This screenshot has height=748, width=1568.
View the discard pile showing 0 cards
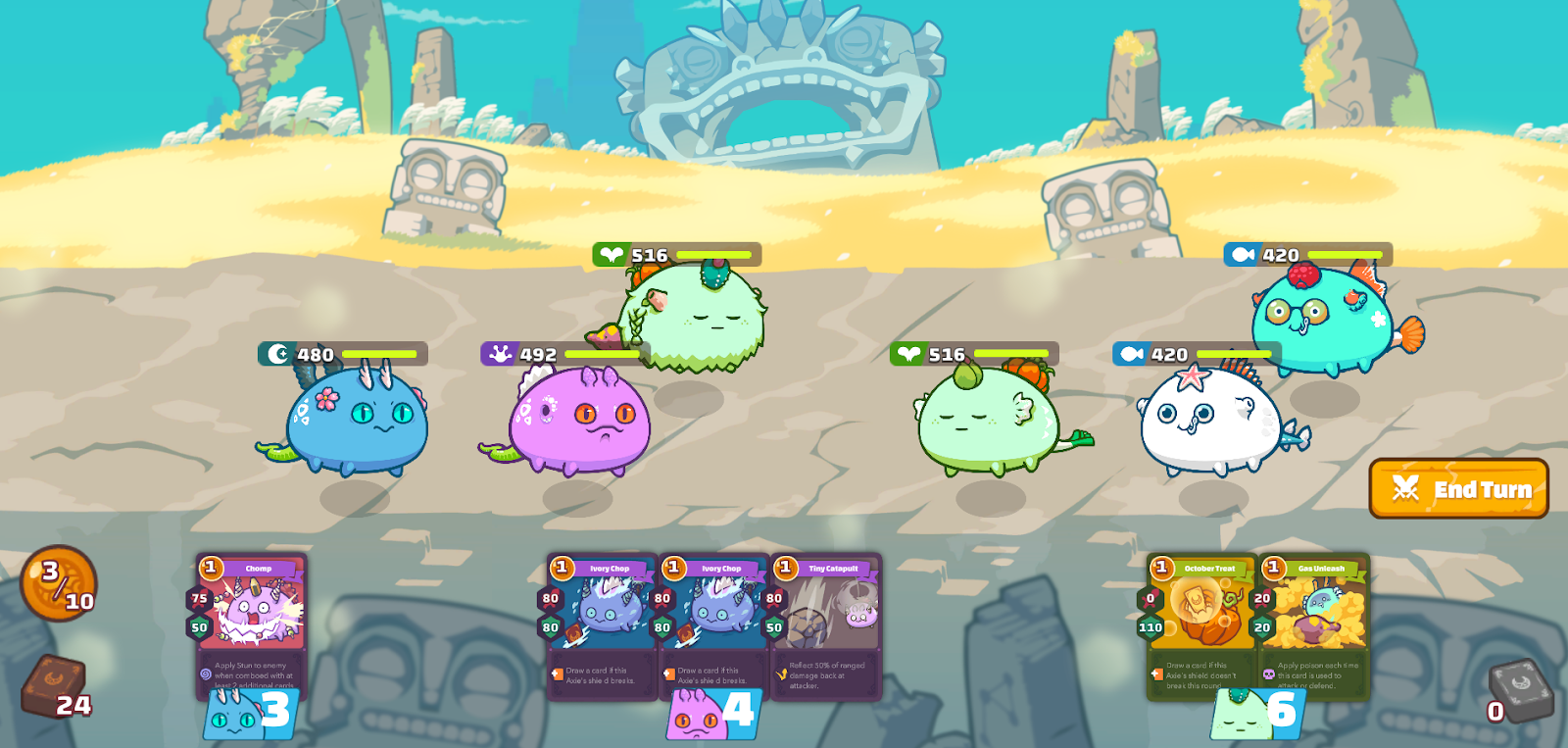tap(1520, 690)
